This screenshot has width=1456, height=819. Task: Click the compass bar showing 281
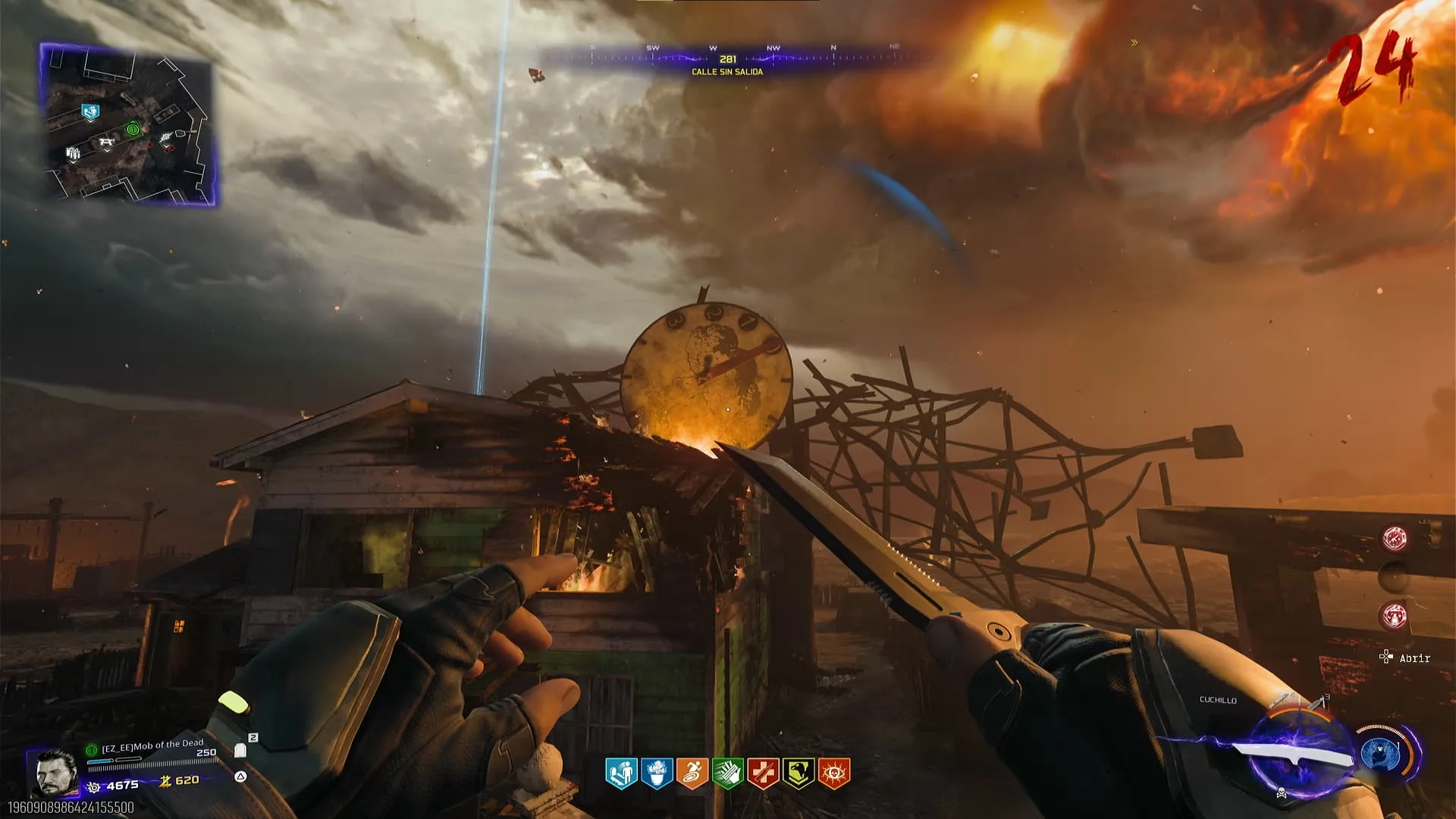coord(728,58)
